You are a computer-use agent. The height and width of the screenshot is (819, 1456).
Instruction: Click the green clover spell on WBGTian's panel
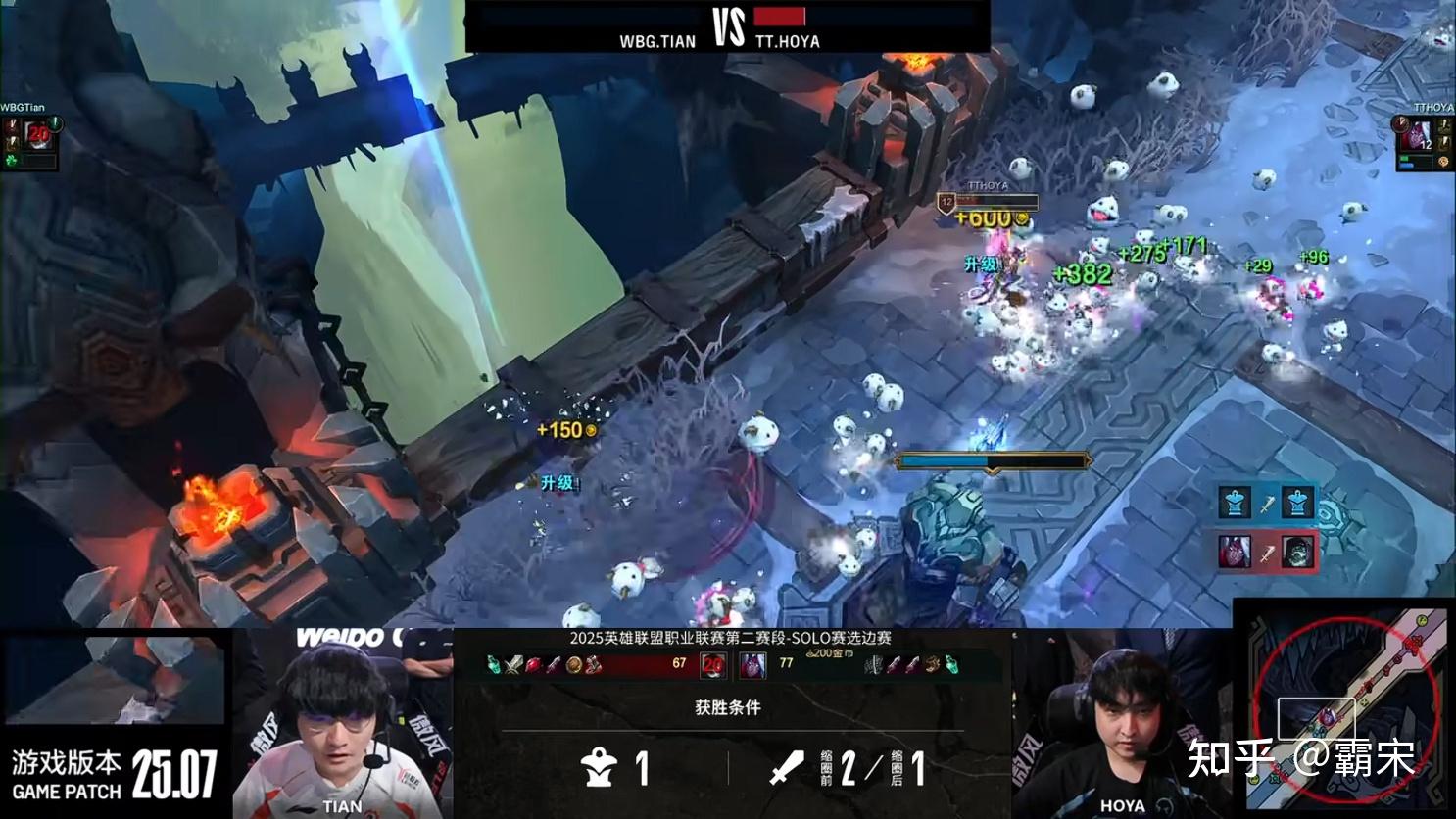tap(12, 160)
